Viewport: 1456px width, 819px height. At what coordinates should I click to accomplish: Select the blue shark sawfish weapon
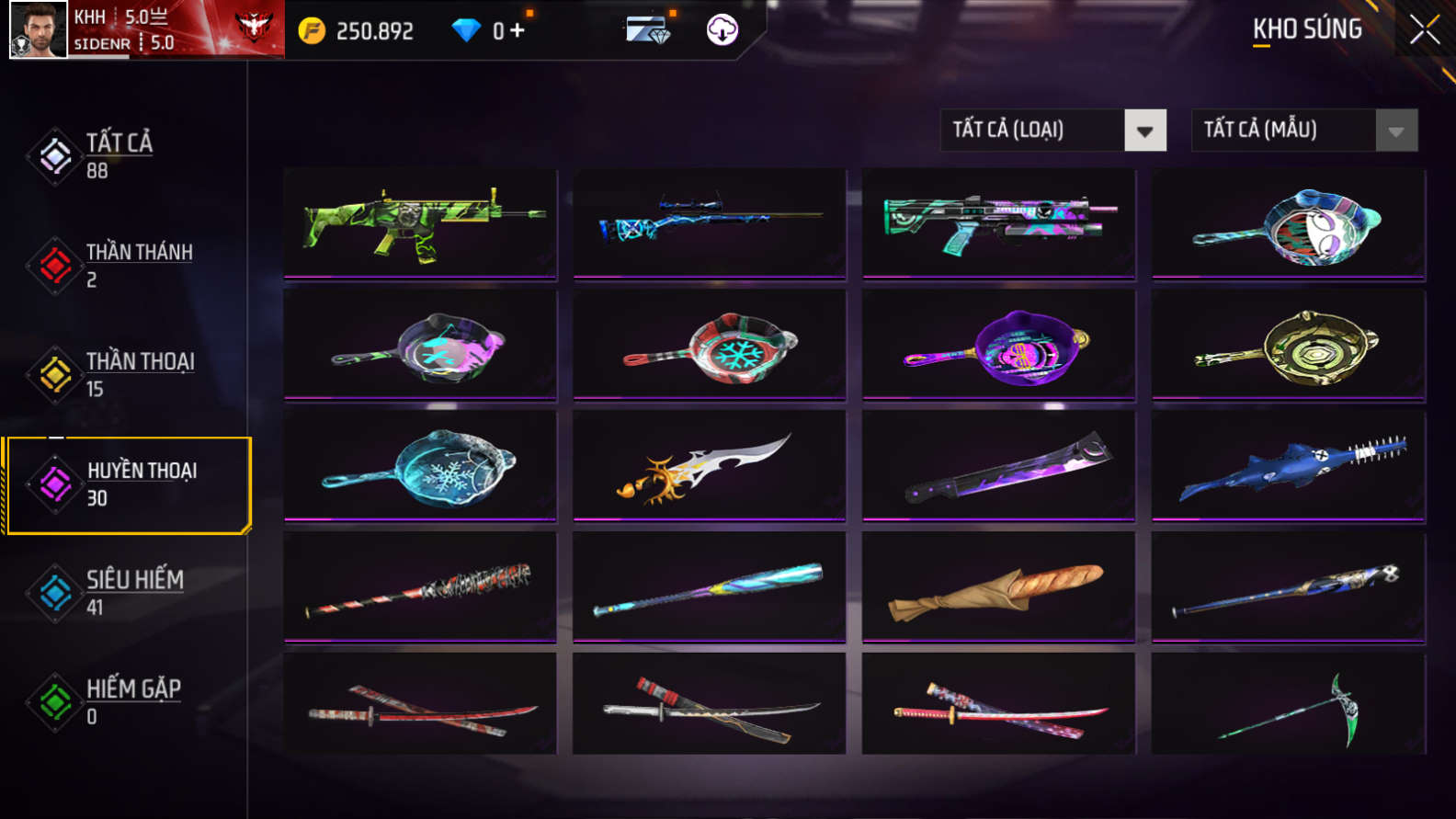[1288, 466]
